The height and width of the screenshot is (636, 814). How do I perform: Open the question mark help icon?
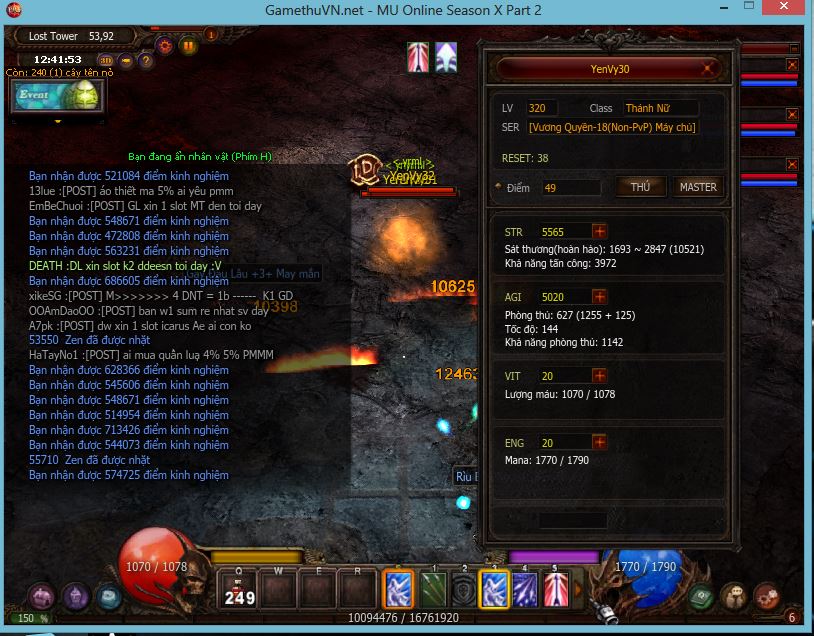[146, 61]
